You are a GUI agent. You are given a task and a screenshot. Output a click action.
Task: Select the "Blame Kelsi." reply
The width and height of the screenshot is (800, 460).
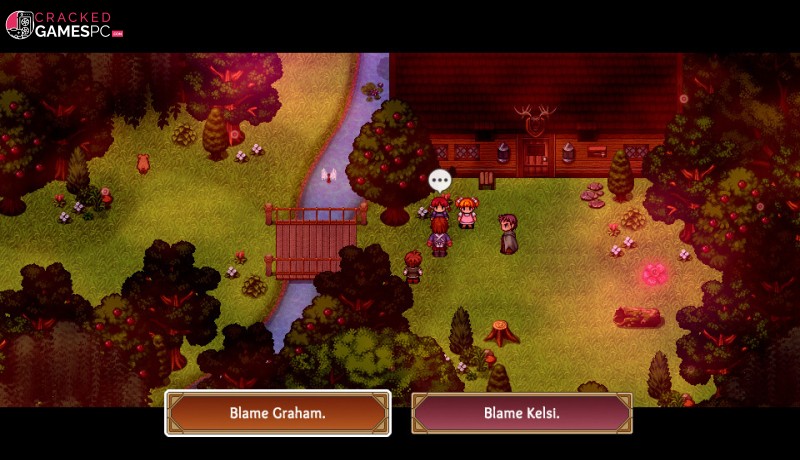click(521, 413)
